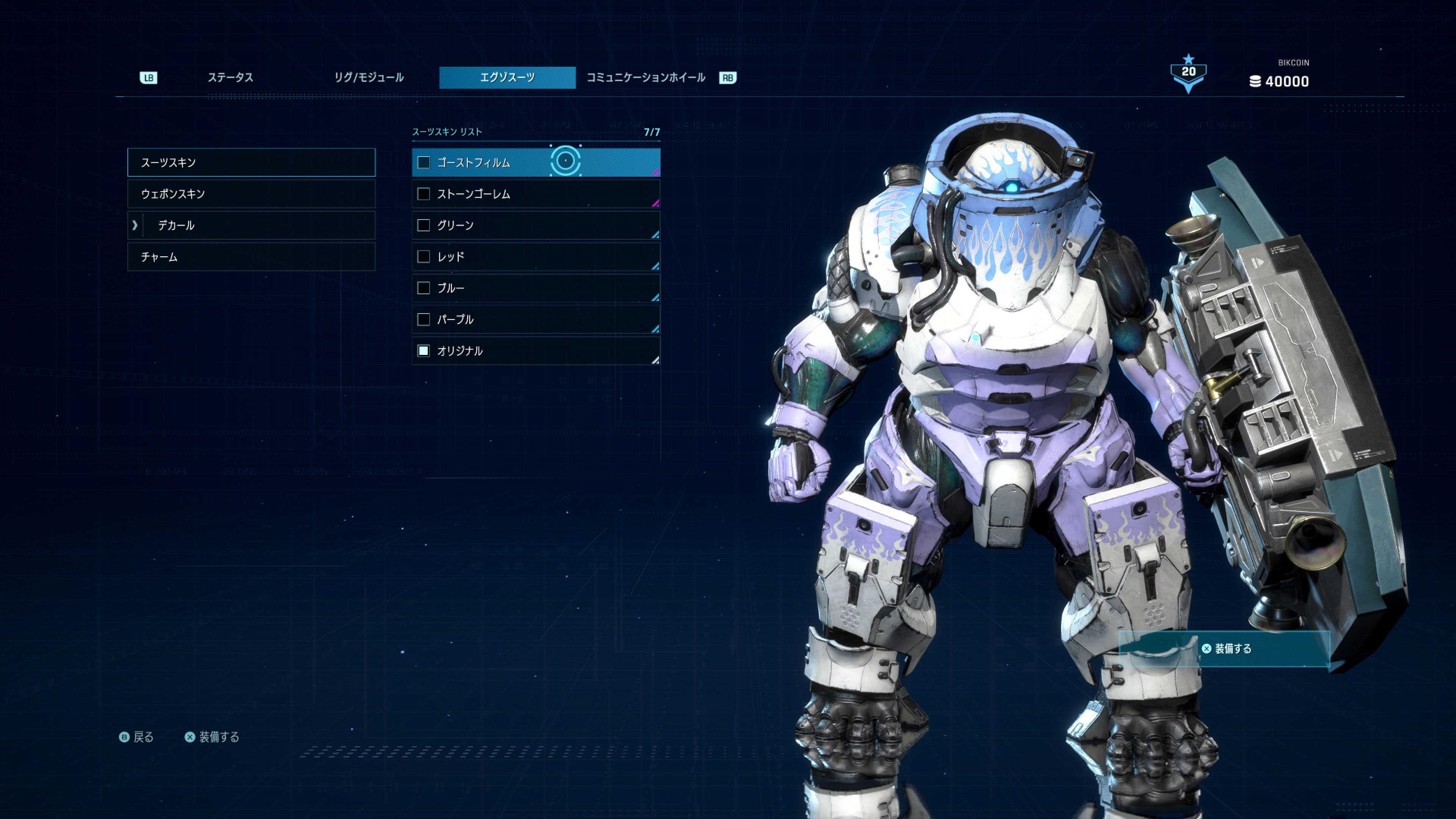Choose the ブルー suit skin
Viewport: 1456px width, 819px height.
(x=535, y=288)
